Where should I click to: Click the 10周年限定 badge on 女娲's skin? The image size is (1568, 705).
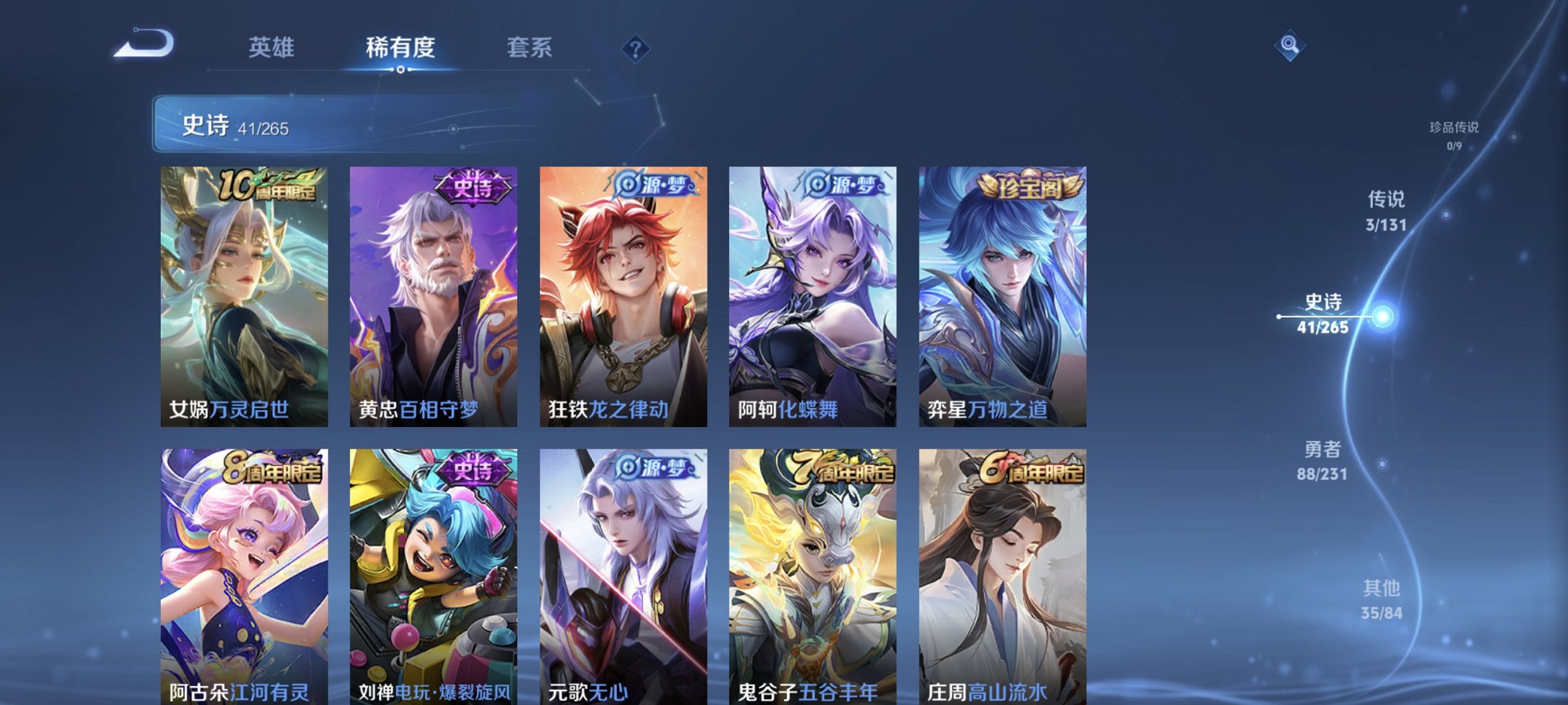tap(269, 184)
